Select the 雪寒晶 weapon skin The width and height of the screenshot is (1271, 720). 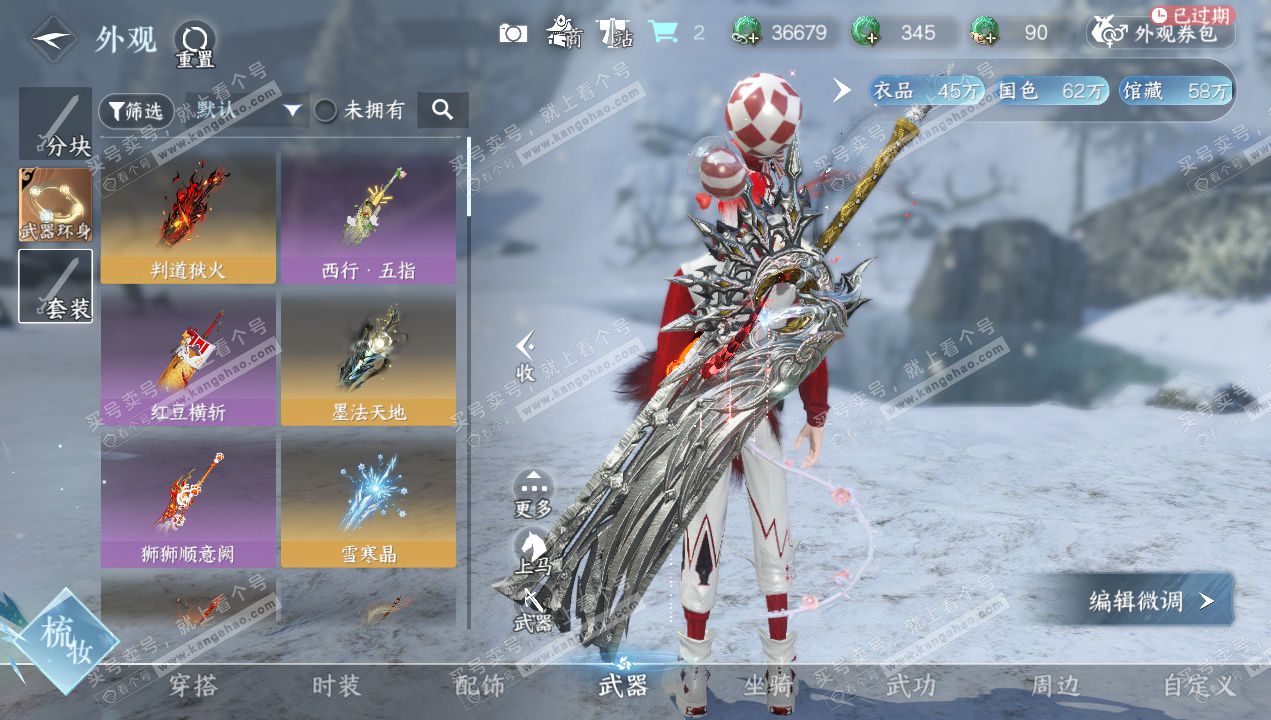(x=368, y=499)
